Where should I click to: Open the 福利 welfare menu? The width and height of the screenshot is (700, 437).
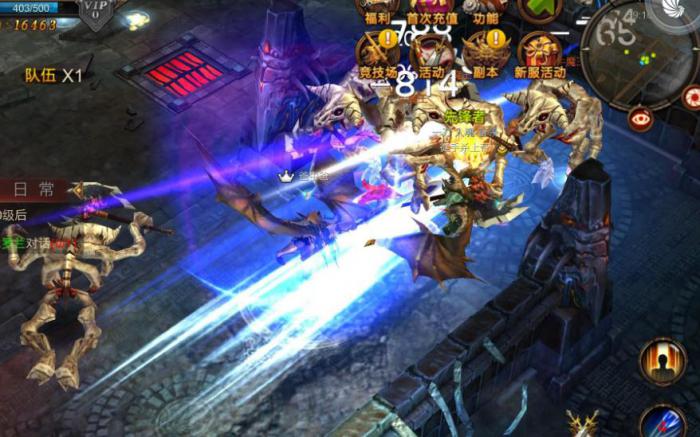(x=377, y=11)
